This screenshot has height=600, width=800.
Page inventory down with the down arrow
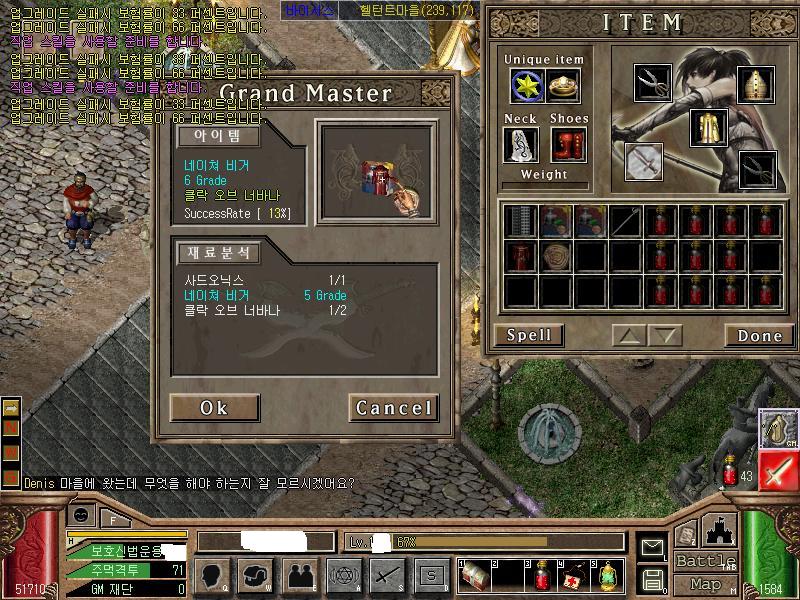coord(663,335)
